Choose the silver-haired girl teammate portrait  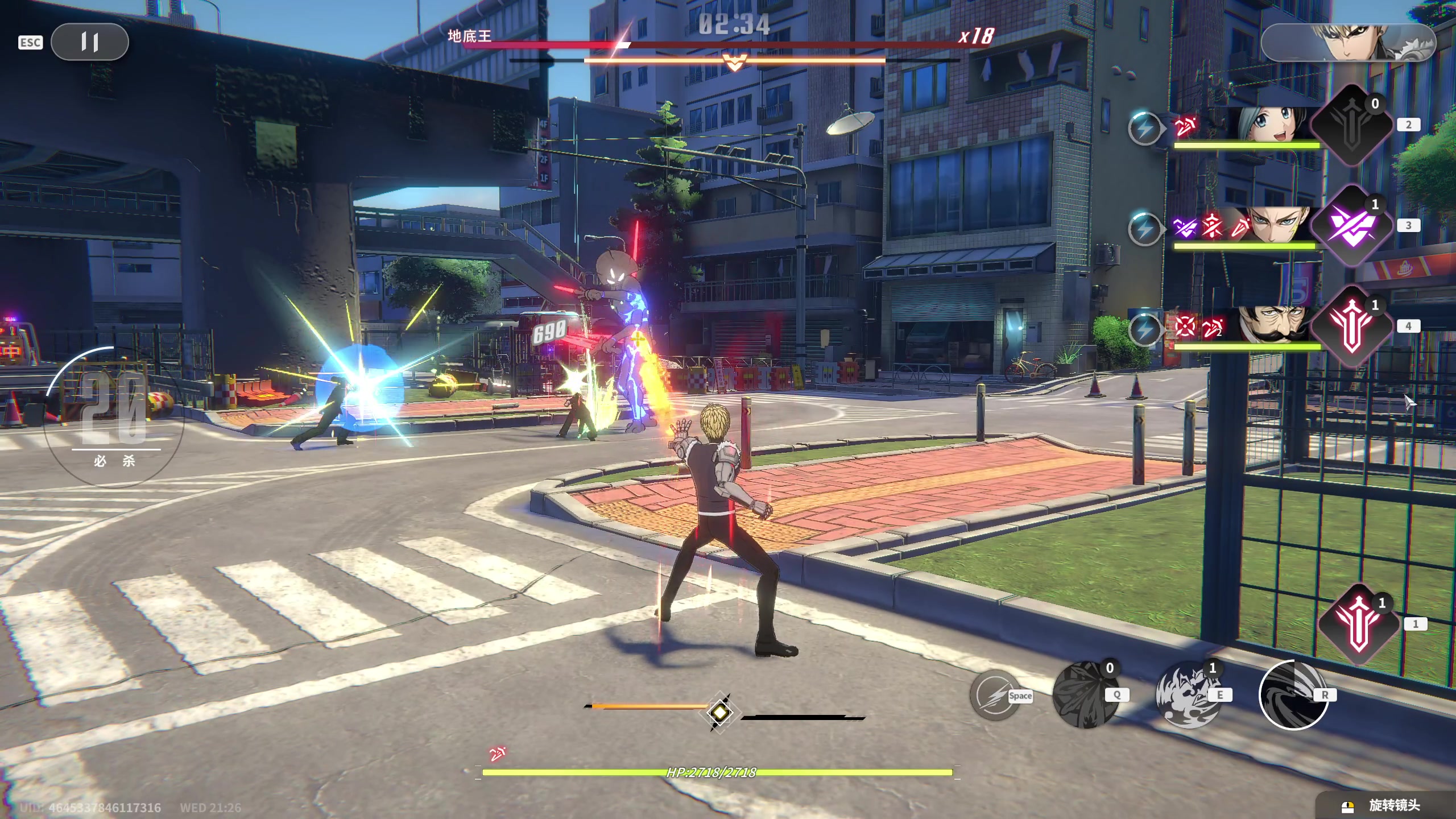pos(1274,124)
